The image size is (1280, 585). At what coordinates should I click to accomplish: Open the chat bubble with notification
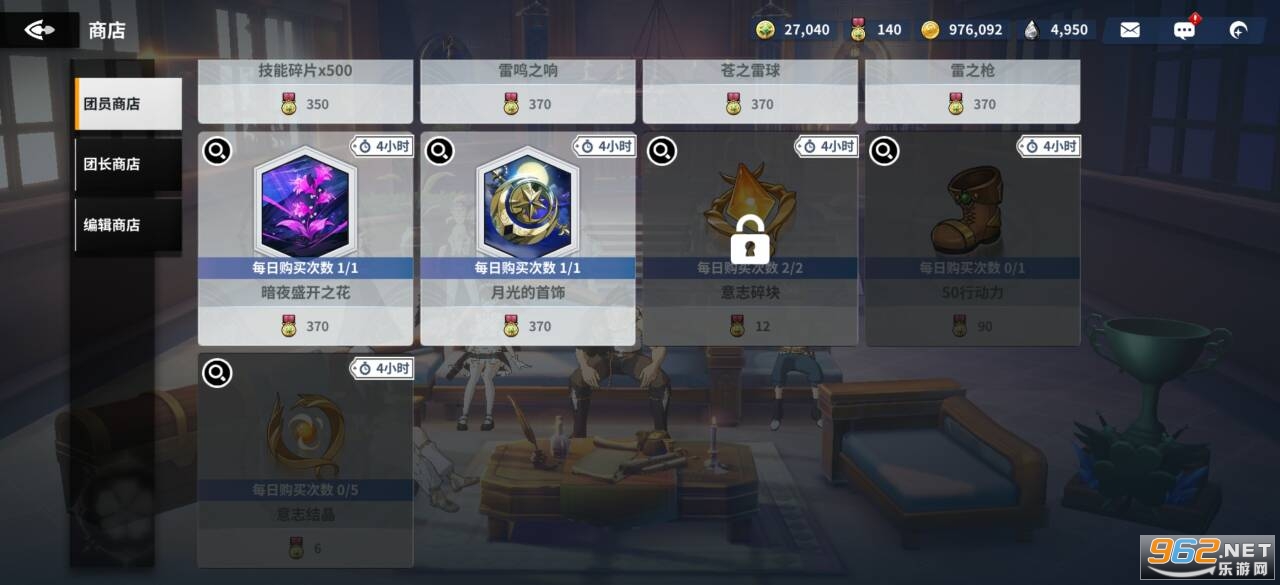[x=1184, y=30]
